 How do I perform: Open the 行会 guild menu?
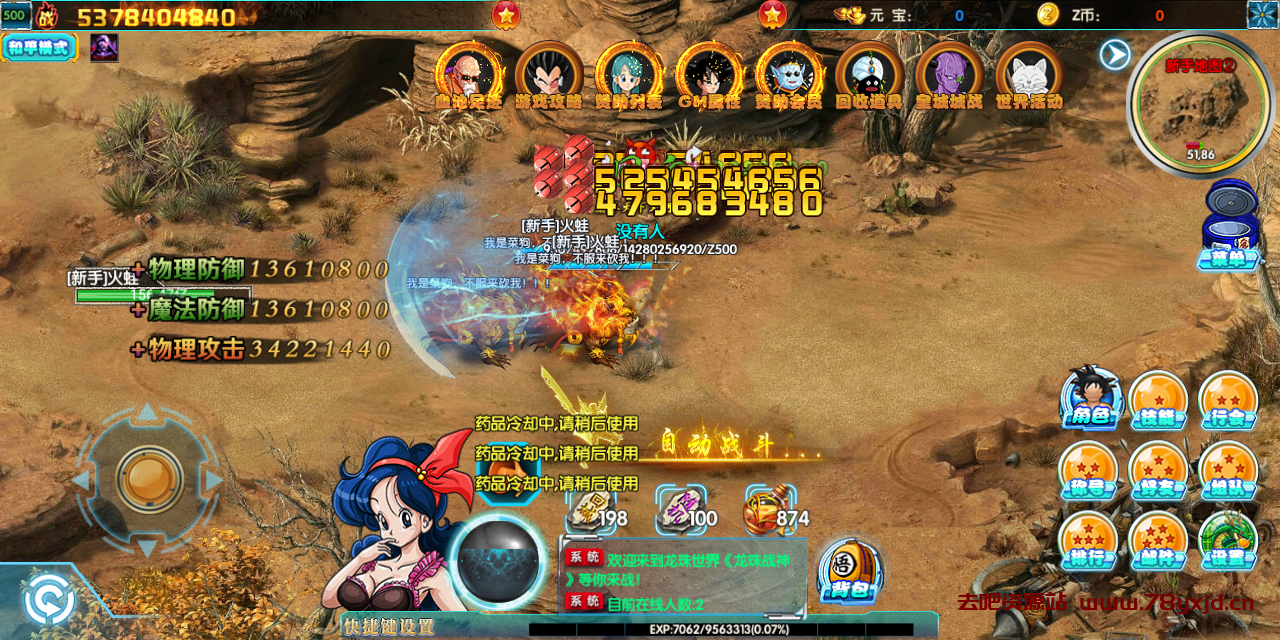click(1227, 399)
